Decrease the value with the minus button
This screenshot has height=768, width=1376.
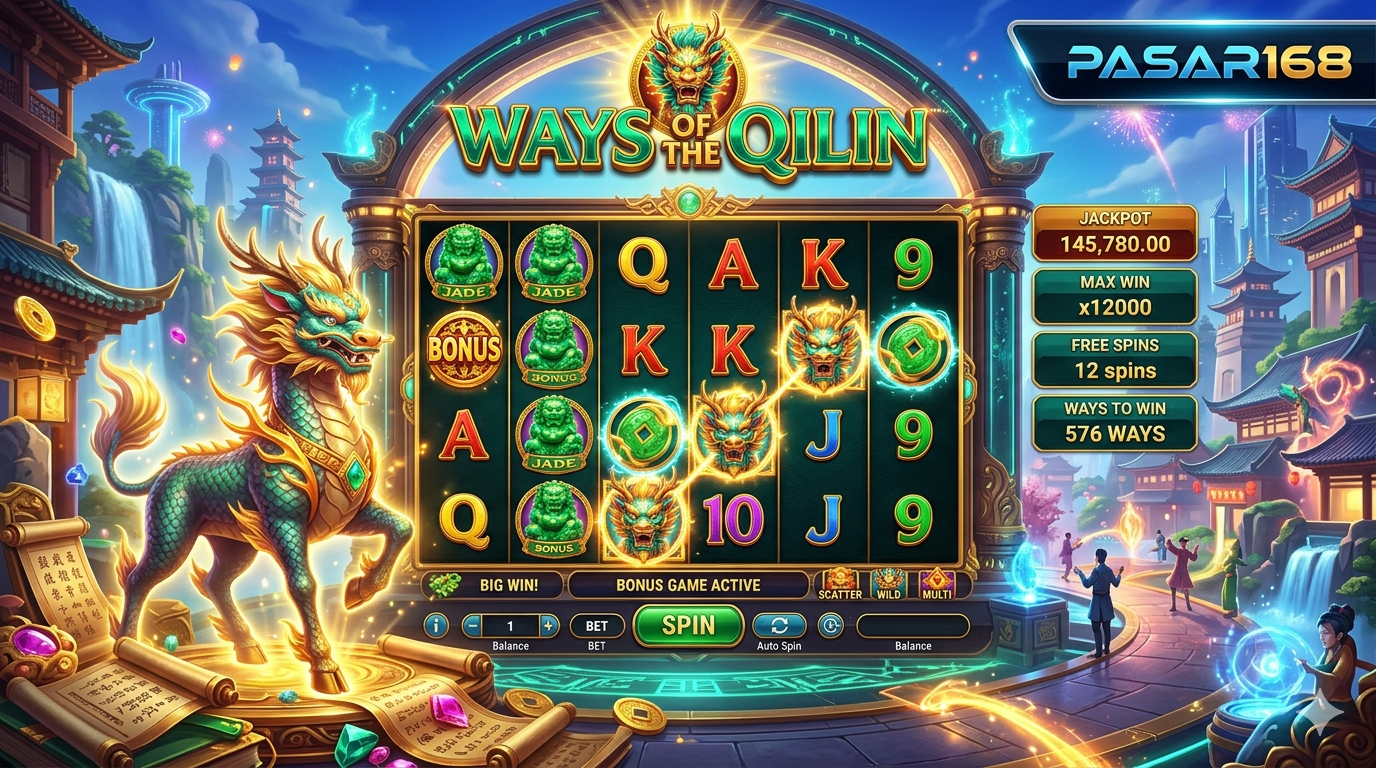[x=472, y=626]
